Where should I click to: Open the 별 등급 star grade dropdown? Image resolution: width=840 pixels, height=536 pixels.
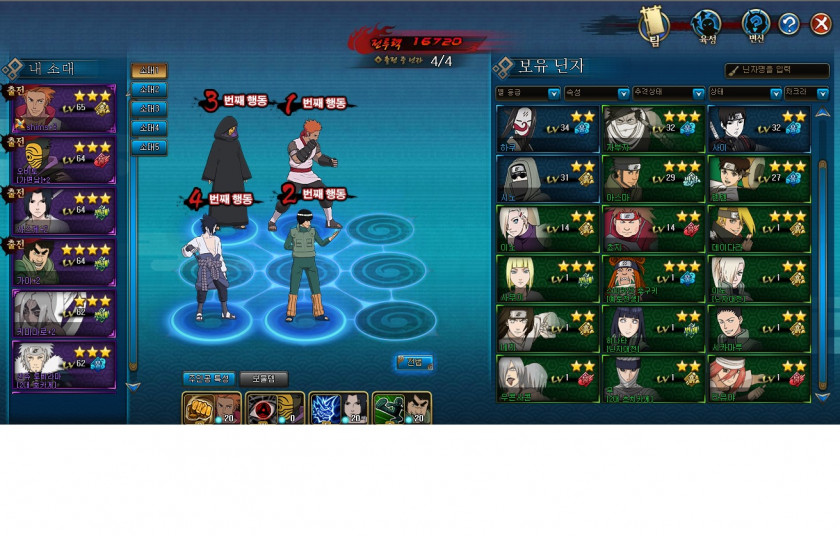pos(529,93)
